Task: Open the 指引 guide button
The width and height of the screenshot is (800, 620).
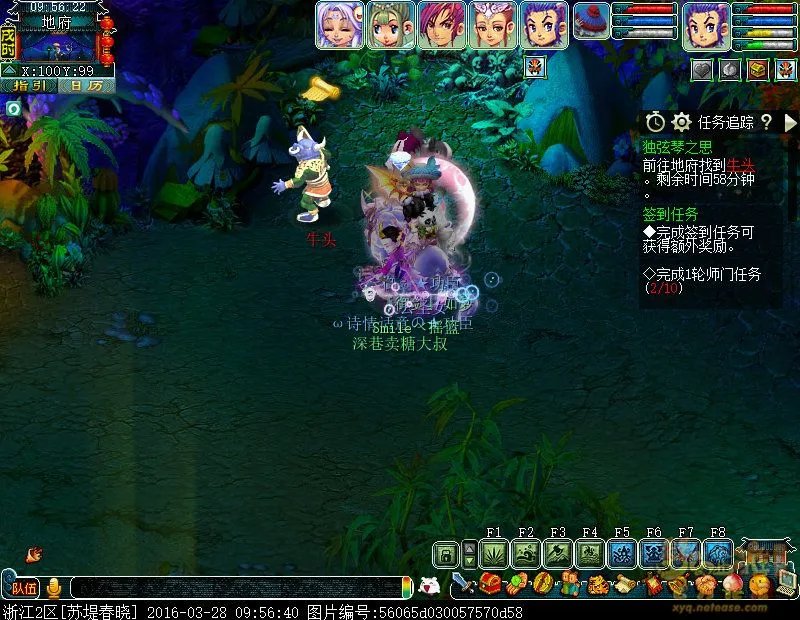Action: pos(28,86)
